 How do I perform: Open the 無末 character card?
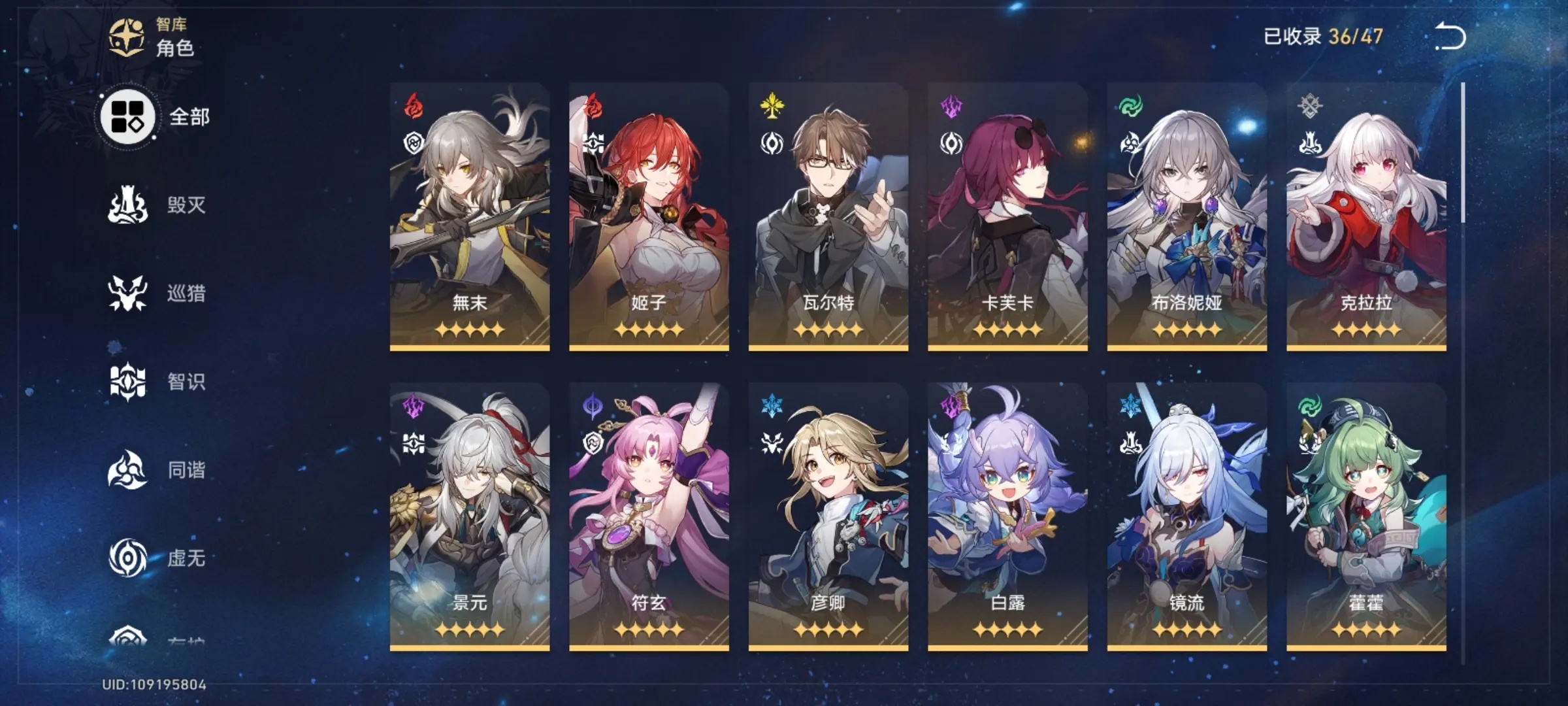(x=470, y=217)
